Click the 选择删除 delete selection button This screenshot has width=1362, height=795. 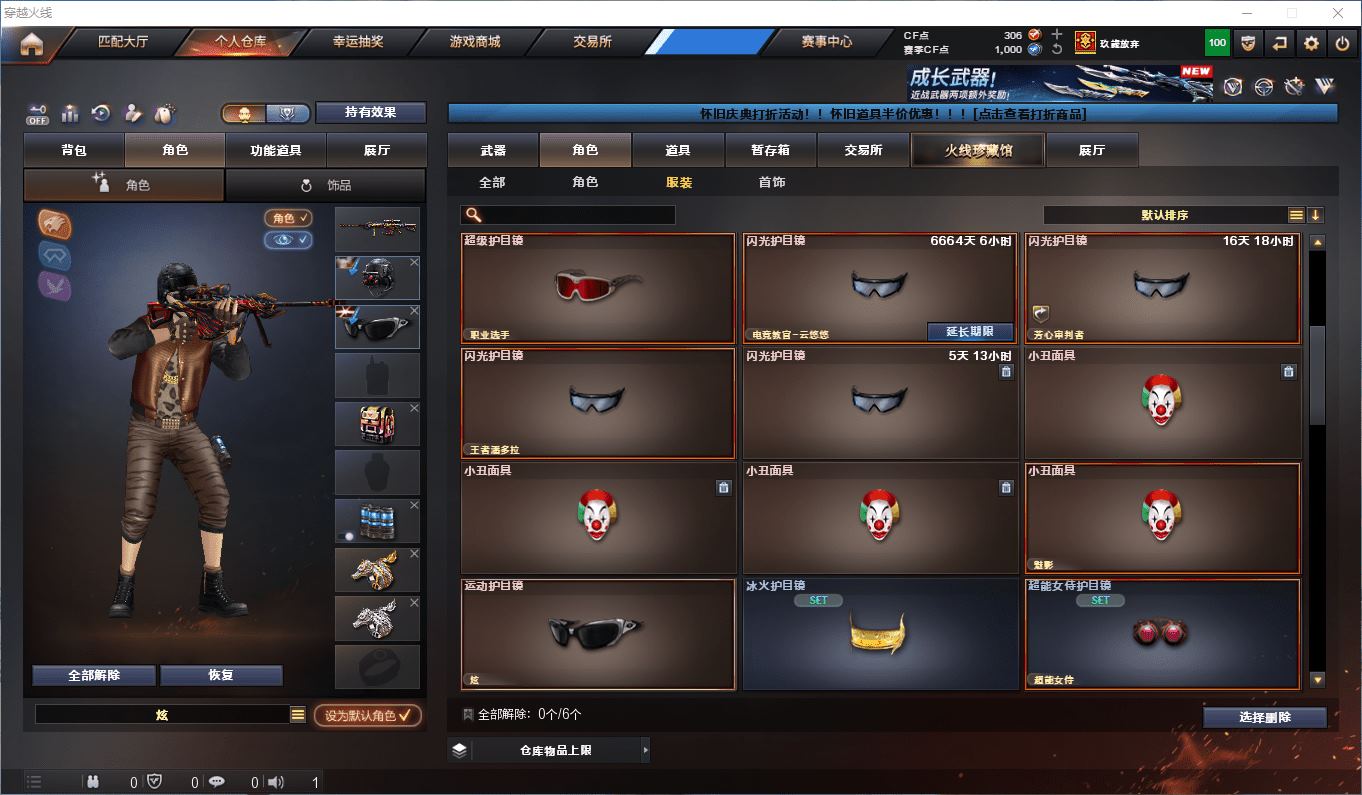click(1264, 717)
